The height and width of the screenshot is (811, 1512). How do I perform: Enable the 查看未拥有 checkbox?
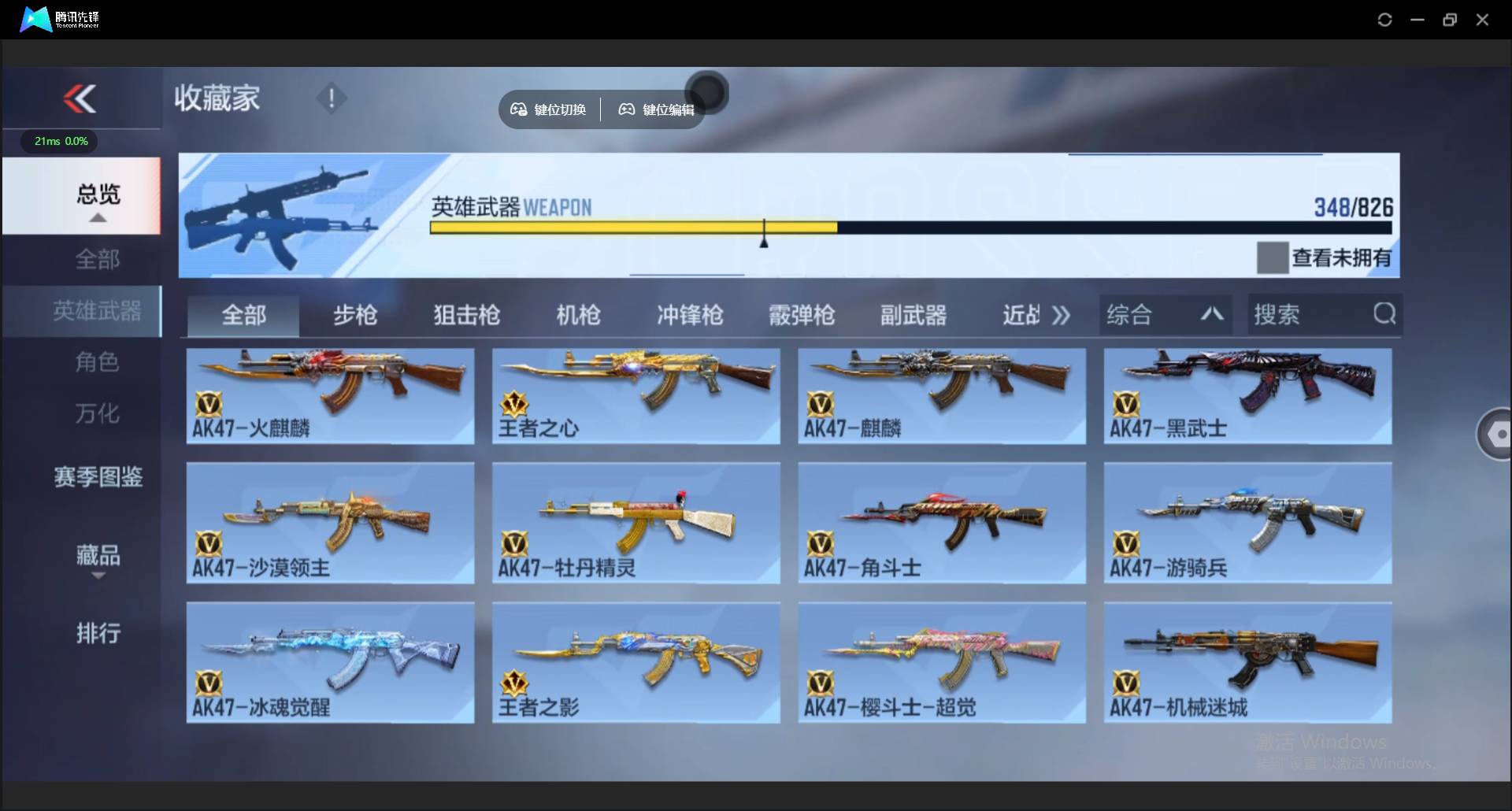(1273, 257)
